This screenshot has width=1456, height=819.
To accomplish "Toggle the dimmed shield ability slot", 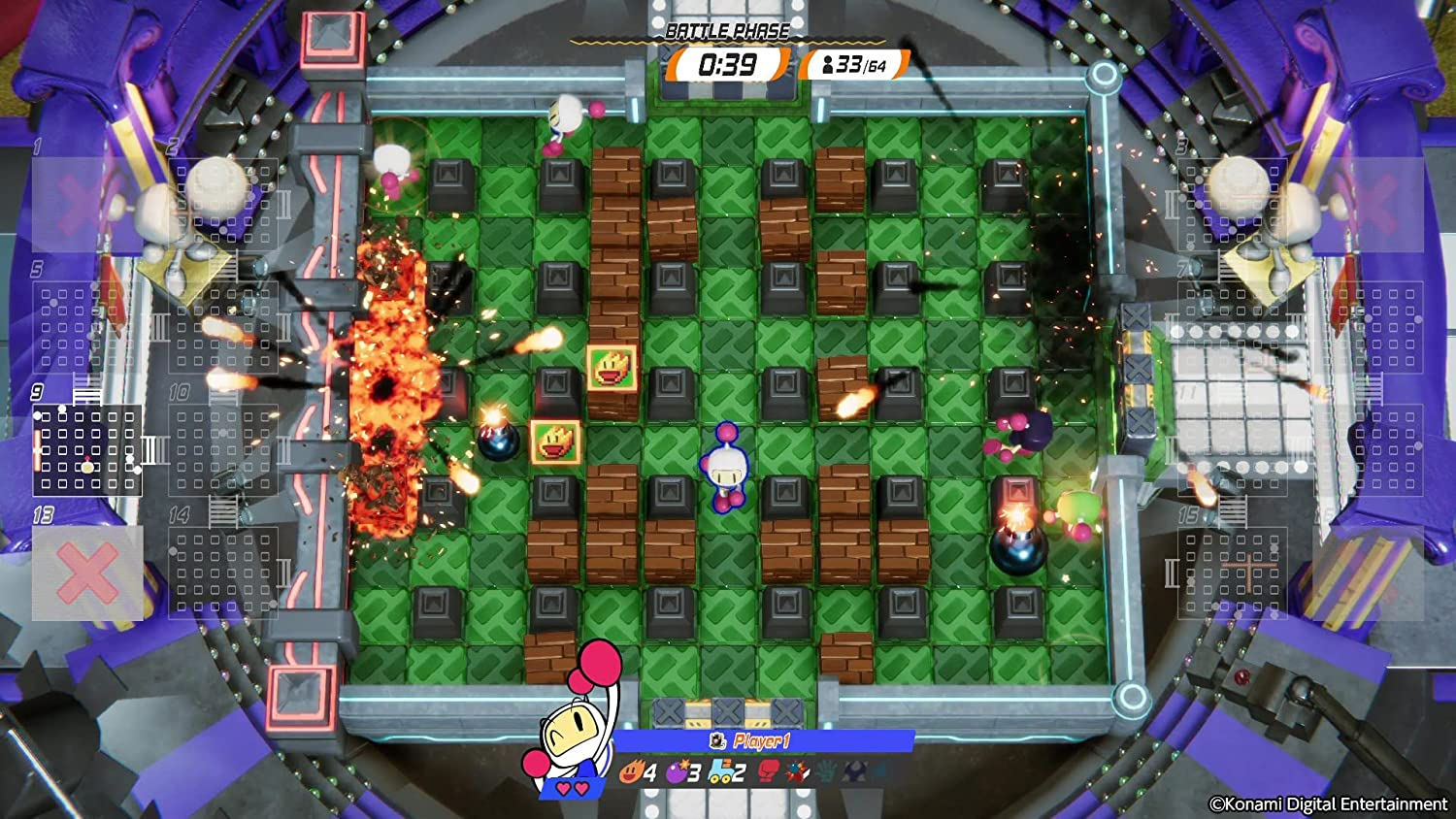I will point(855,772).
